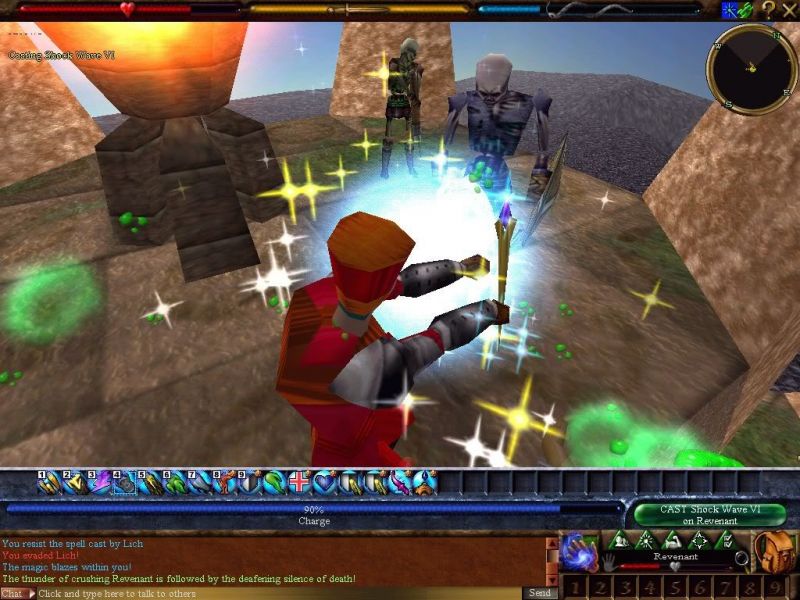Click the magnifying glass next to Revenant
800x600 pixels.
pos(741,558)
